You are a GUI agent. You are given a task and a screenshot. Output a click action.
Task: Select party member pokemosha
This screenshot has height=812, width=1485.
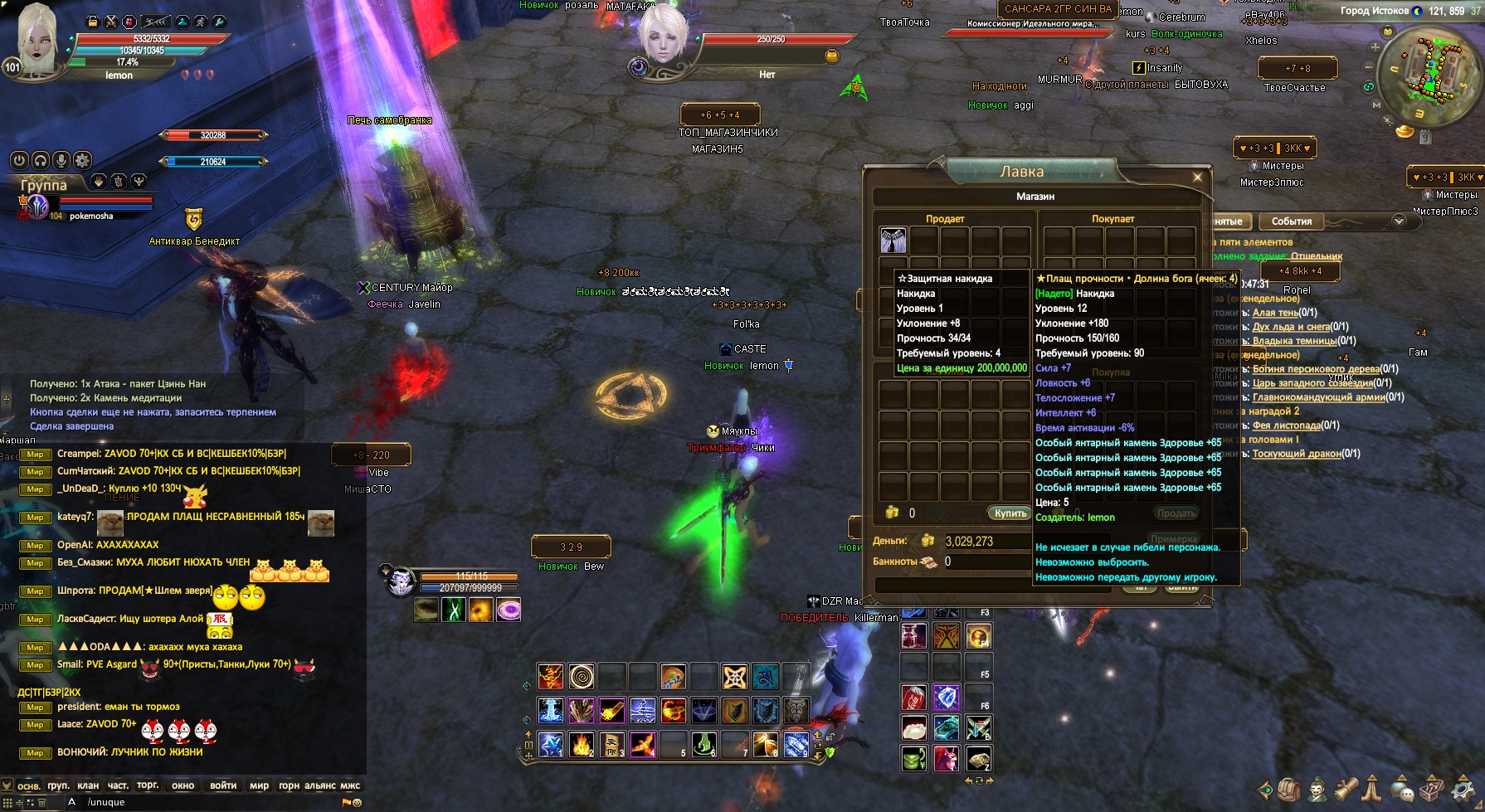click(91, 216)
